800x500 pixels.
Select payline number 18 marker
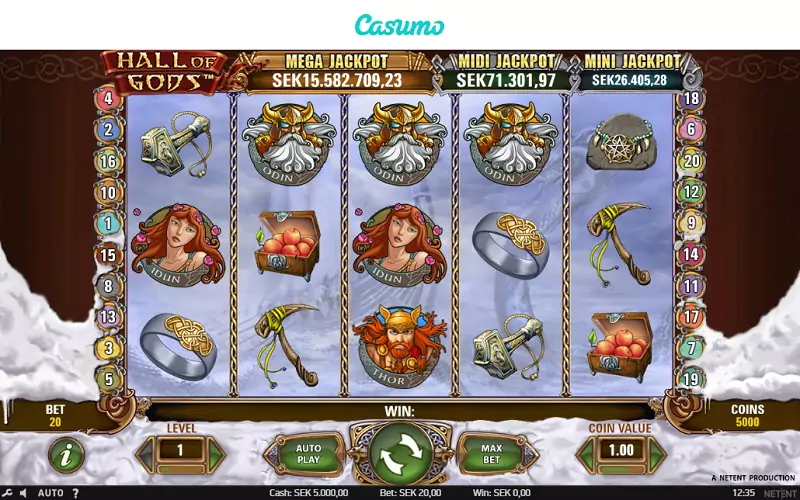click(691, 99)
